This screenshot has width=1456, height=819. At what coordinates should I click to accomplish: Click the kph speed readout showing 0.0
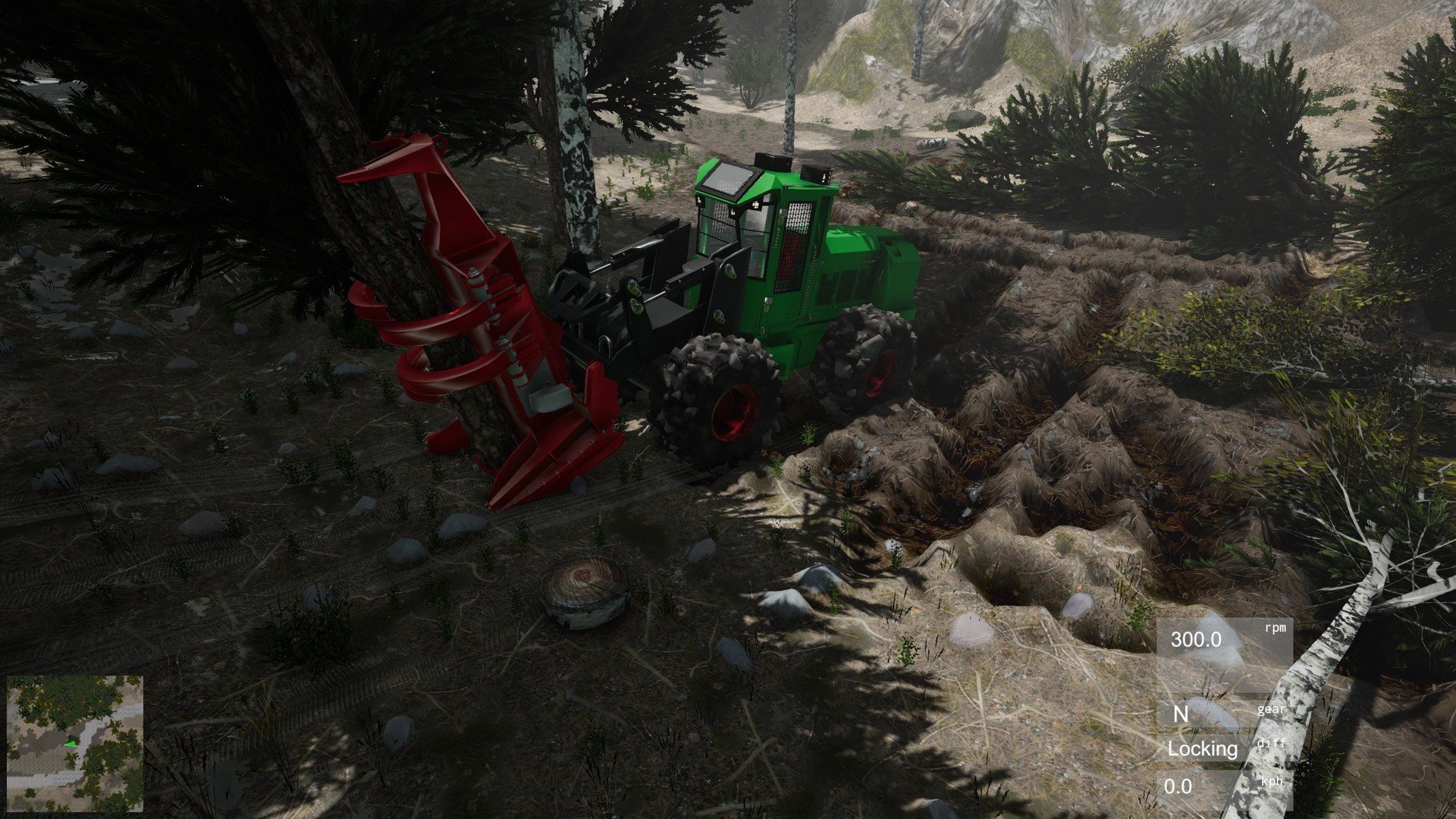[x=1178, y=786]
